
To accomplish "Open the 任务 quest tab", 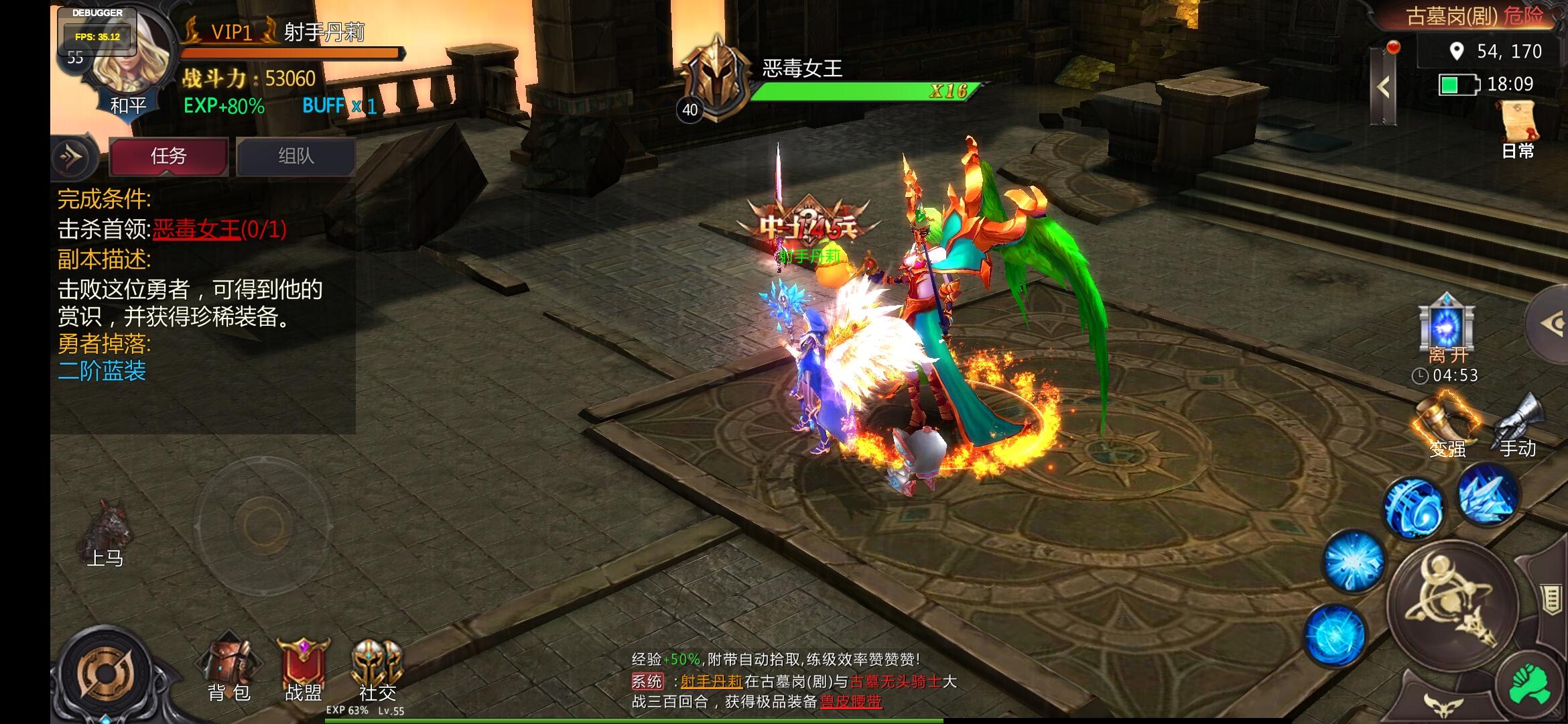I will (168, 156).
